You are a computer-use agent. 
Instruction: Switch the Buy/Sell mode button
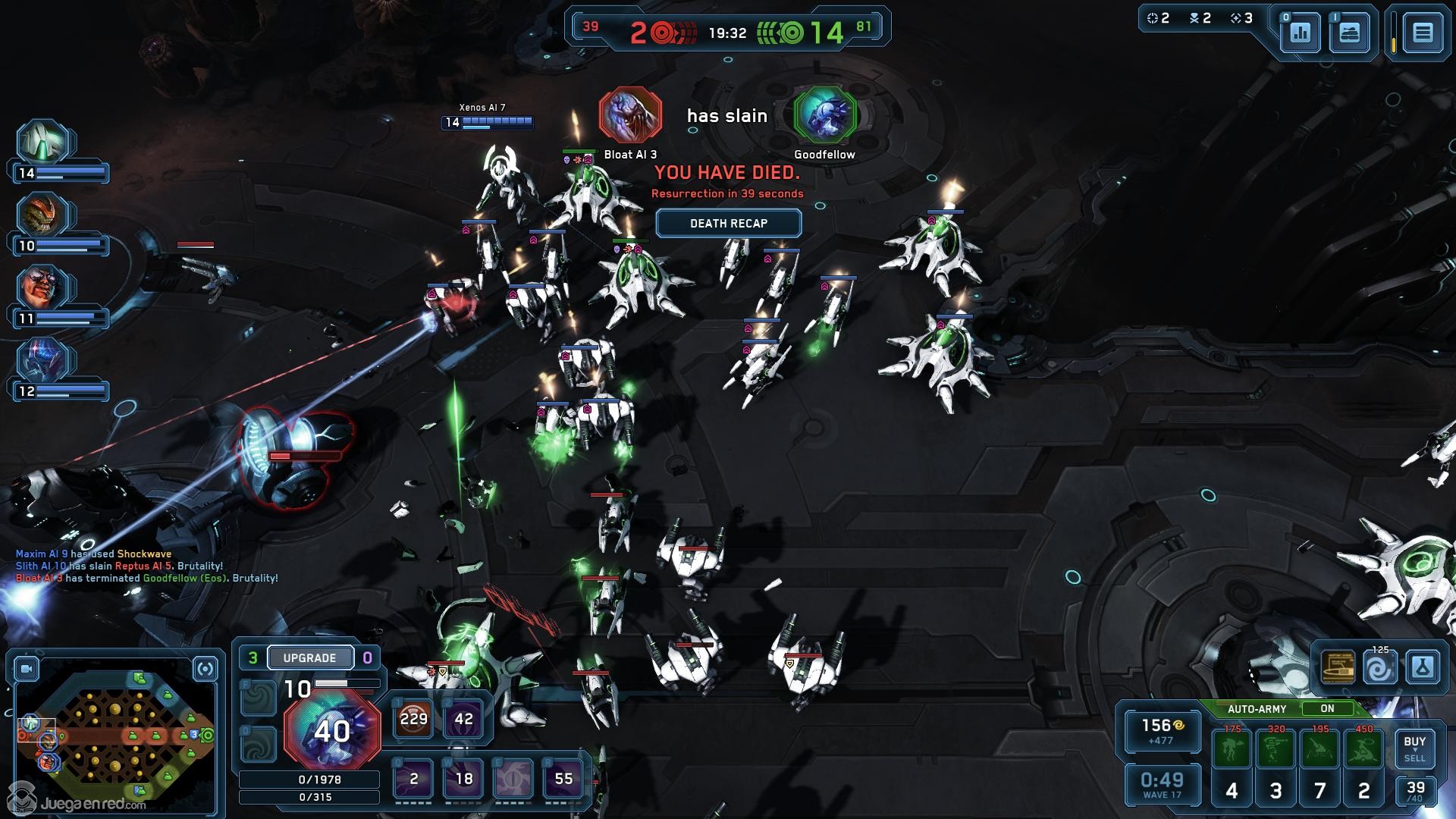(1414, 748)
